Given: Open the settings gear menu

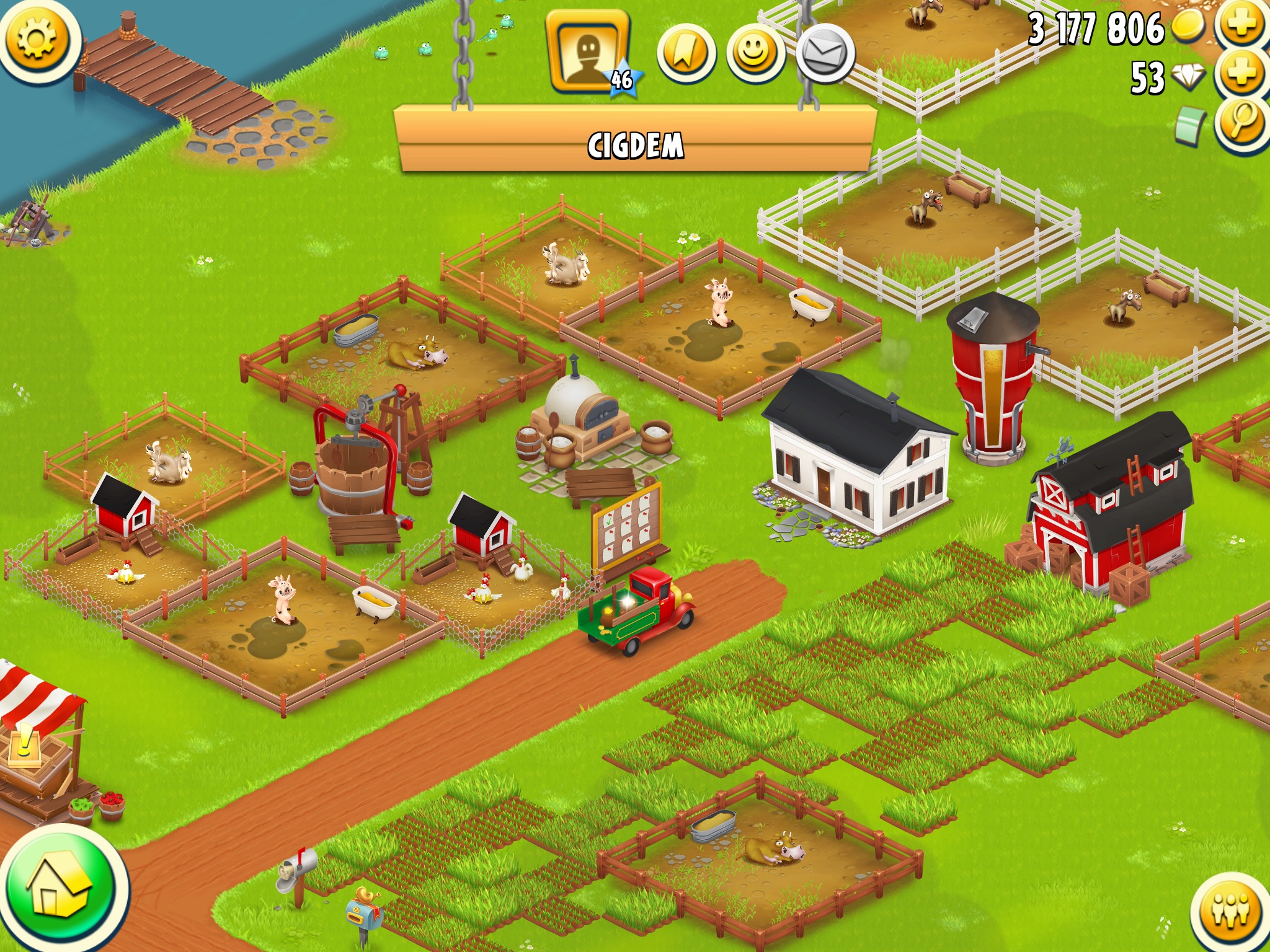Looking at the screenshot, I should 37,40.
